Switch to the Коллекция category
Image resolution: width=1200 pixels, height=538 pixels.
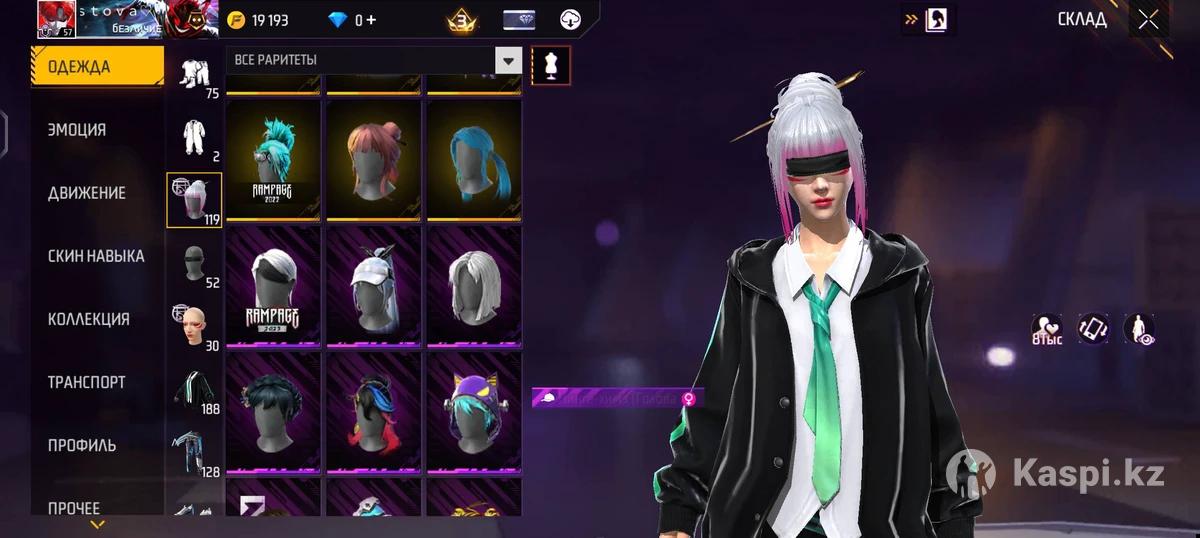[88, 319]
